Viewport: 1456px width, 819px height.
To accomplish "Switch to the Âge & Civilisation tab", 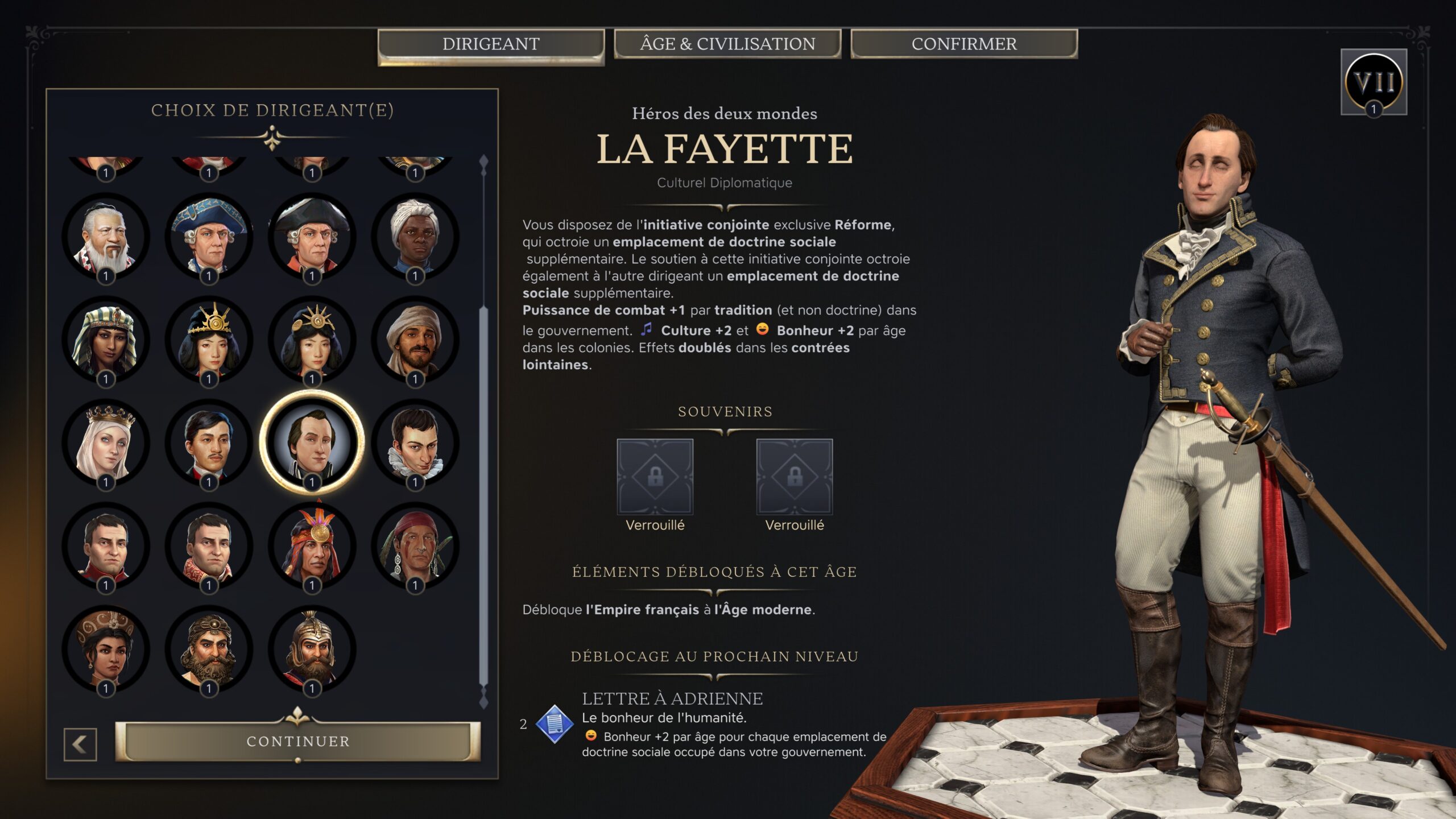I will [x=728, y=44].
